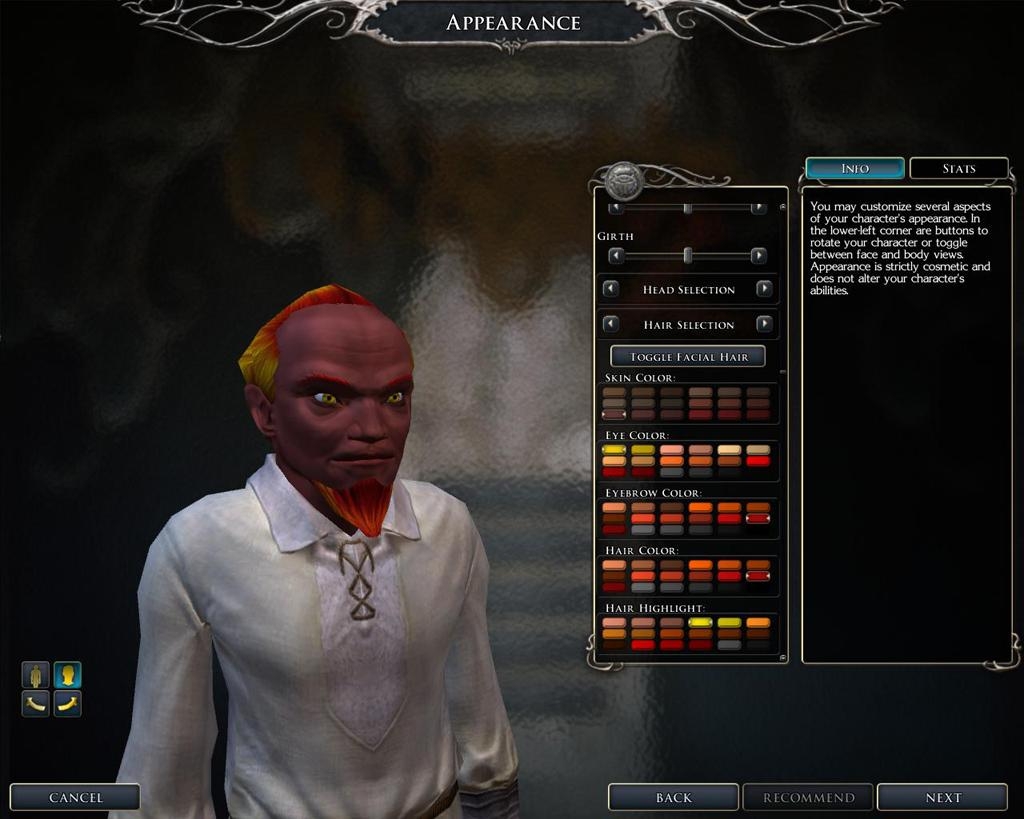This screenshot has height=819, width=1024.
Task: Click the Girth slider handle
Action: pyautogui.click(x=688, y=256)
